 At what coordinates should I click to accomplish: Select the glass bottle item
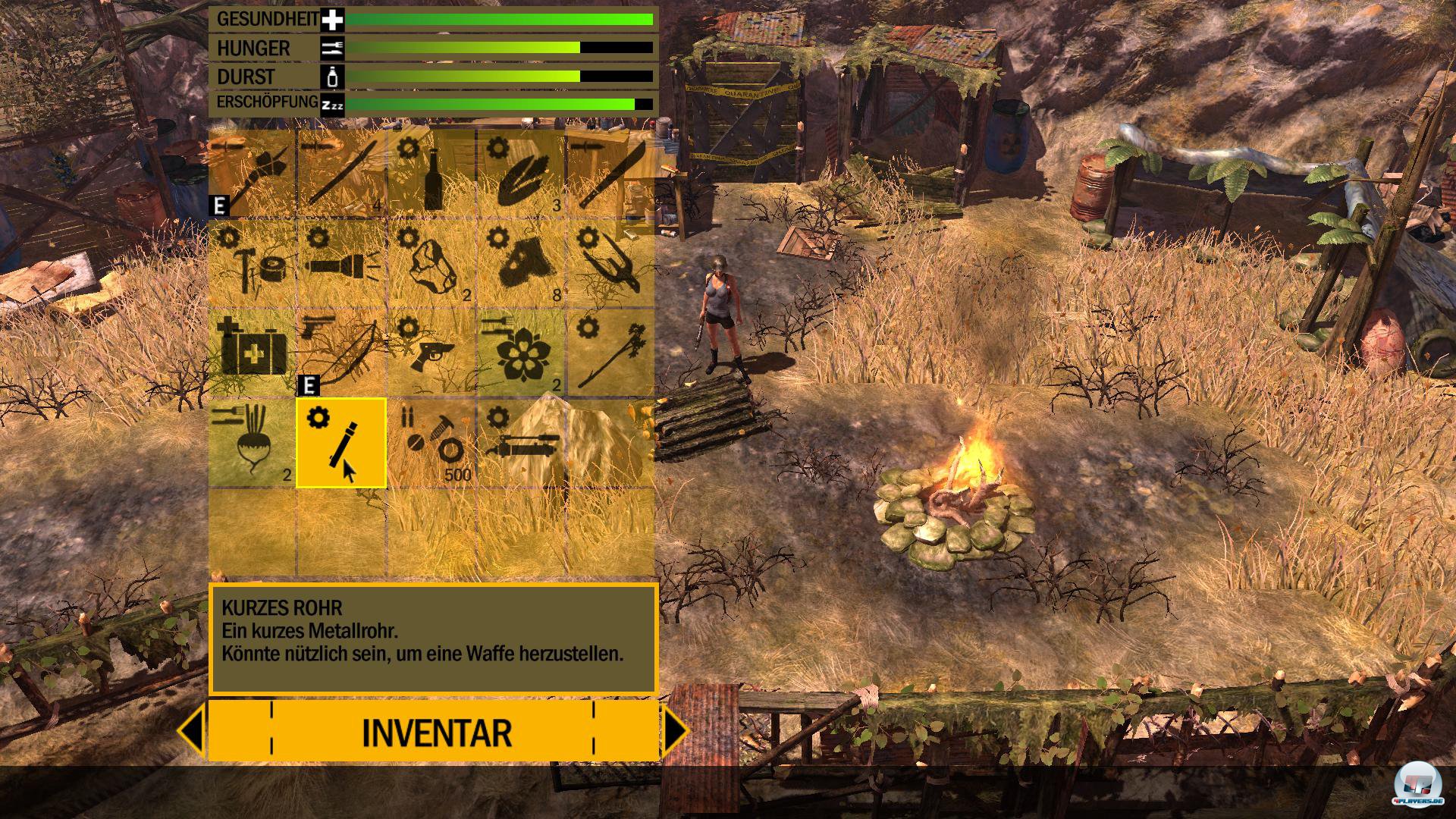(x=431, y=174)
